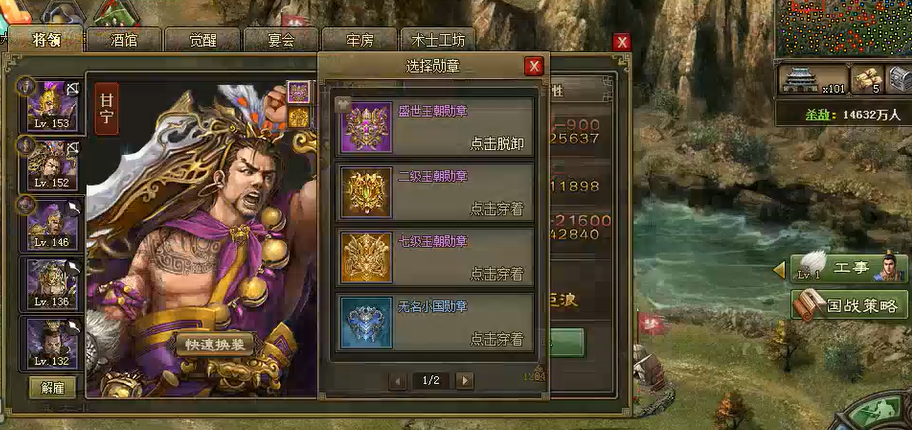Equip the 无名小国勋章 medal
Viewport: 912px width, 430px height.
[496, 339]
